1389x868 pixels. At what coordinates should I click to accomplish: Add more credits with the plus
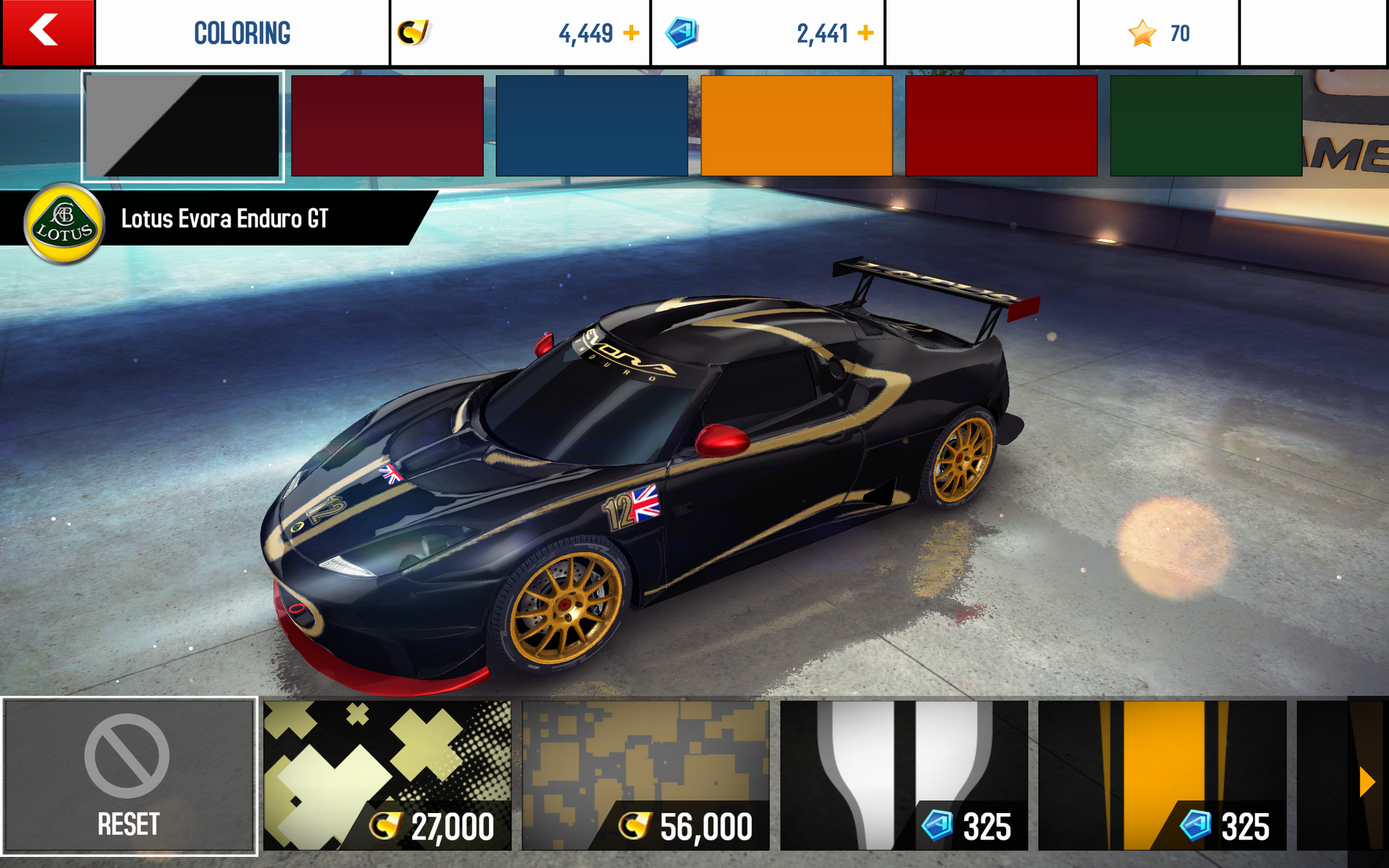[631, 33]
